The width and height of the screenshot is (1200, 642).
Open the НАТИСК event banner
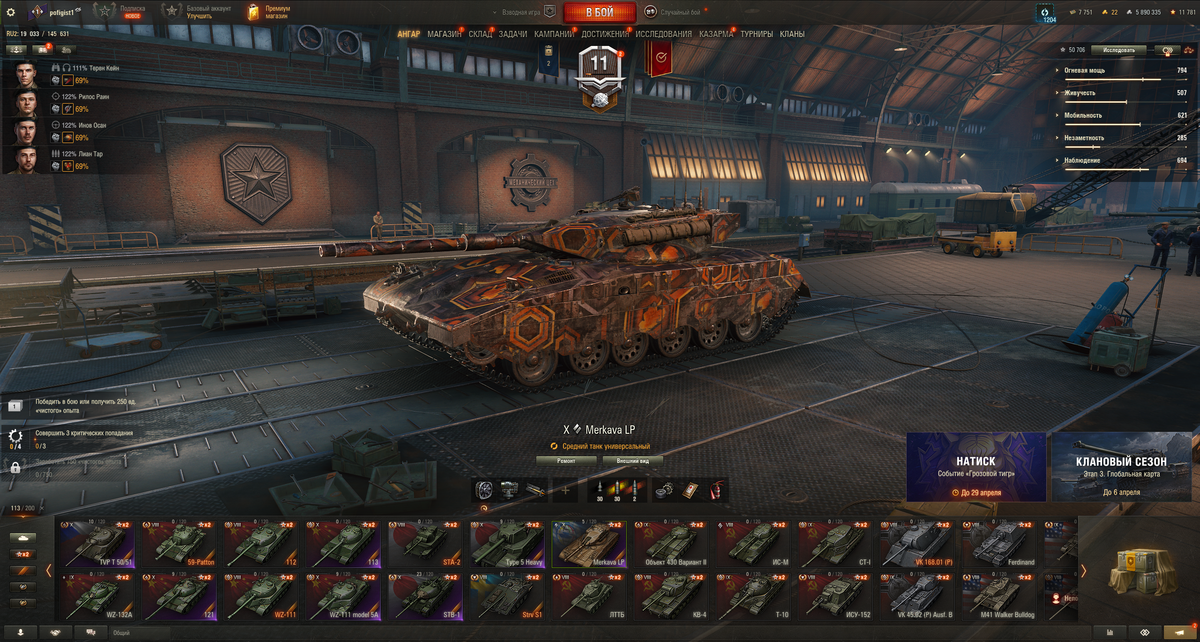[x=976, y=467]
